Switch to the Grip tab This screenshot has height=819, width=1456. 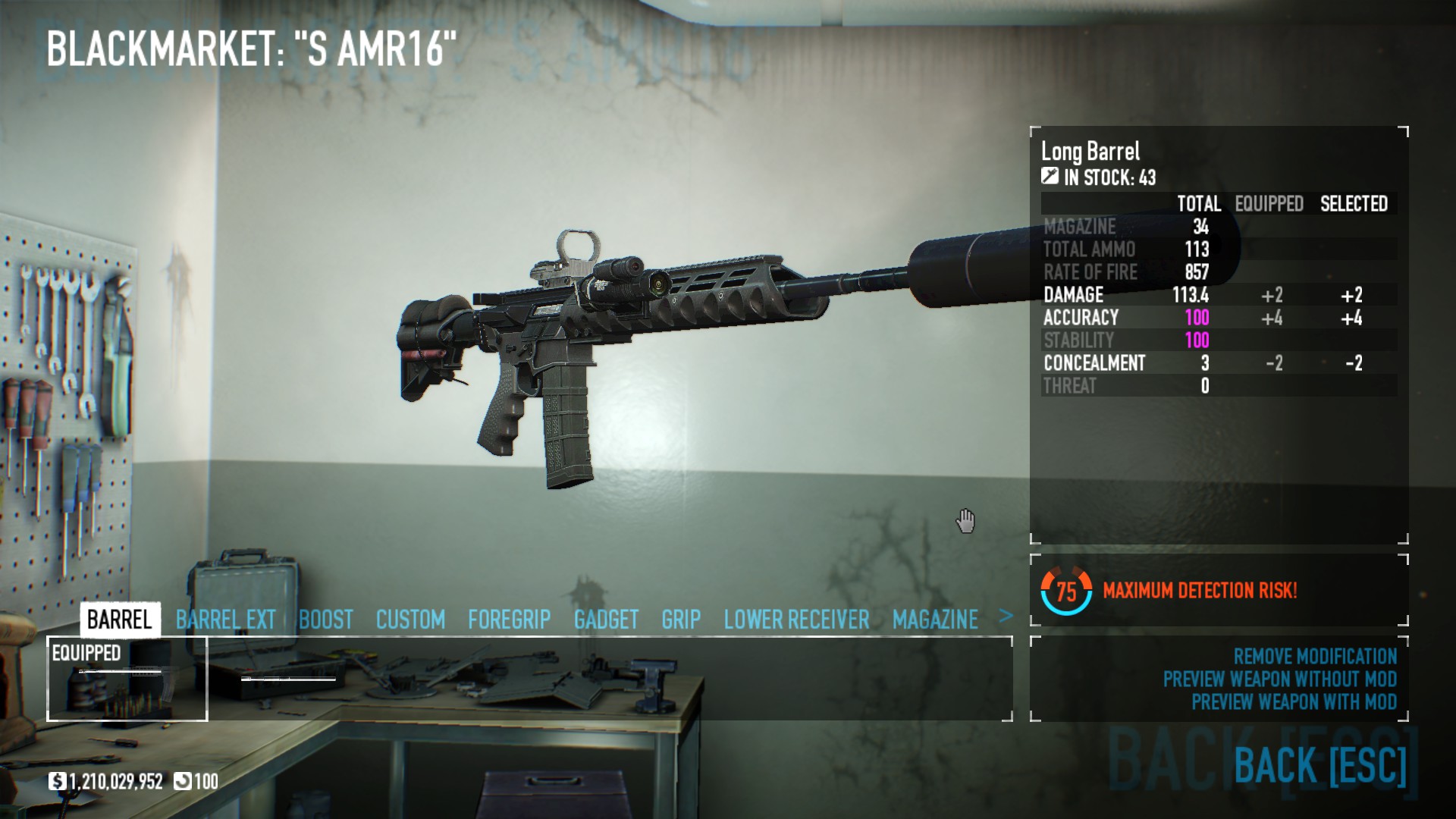click(x=680, y=620)
